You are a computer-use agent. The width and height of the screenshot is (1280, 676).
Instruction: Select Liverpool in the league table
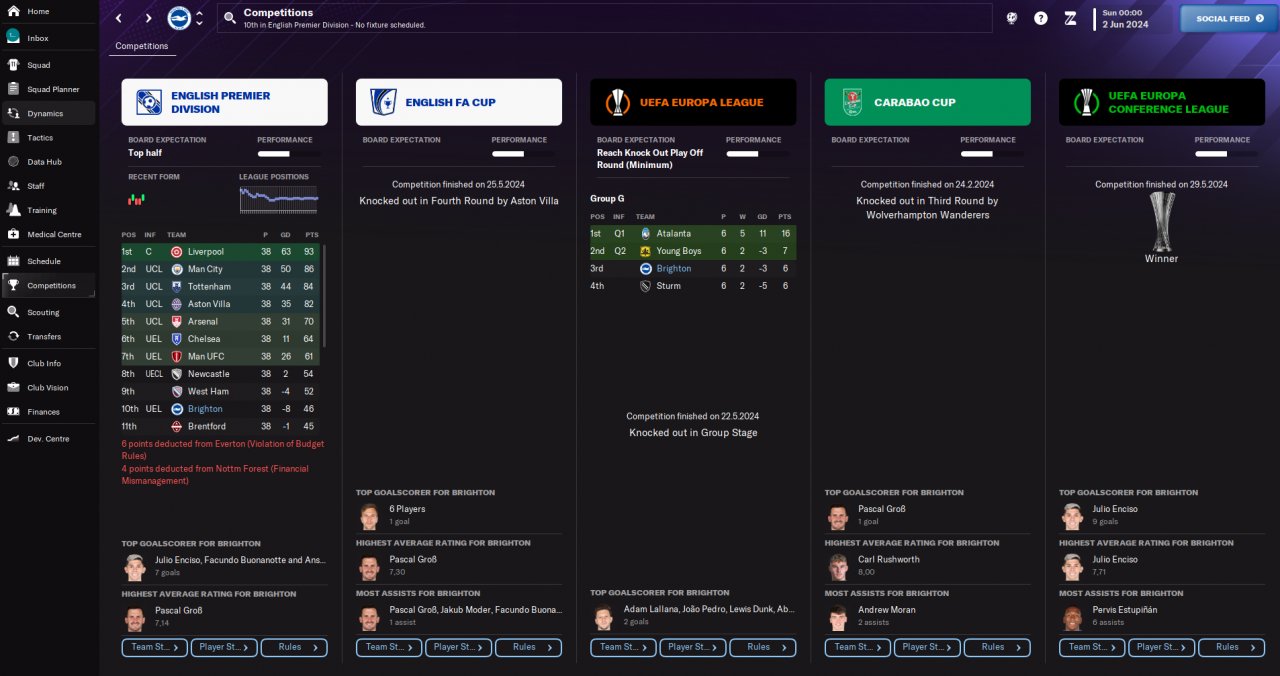click(x=206, y=252)
